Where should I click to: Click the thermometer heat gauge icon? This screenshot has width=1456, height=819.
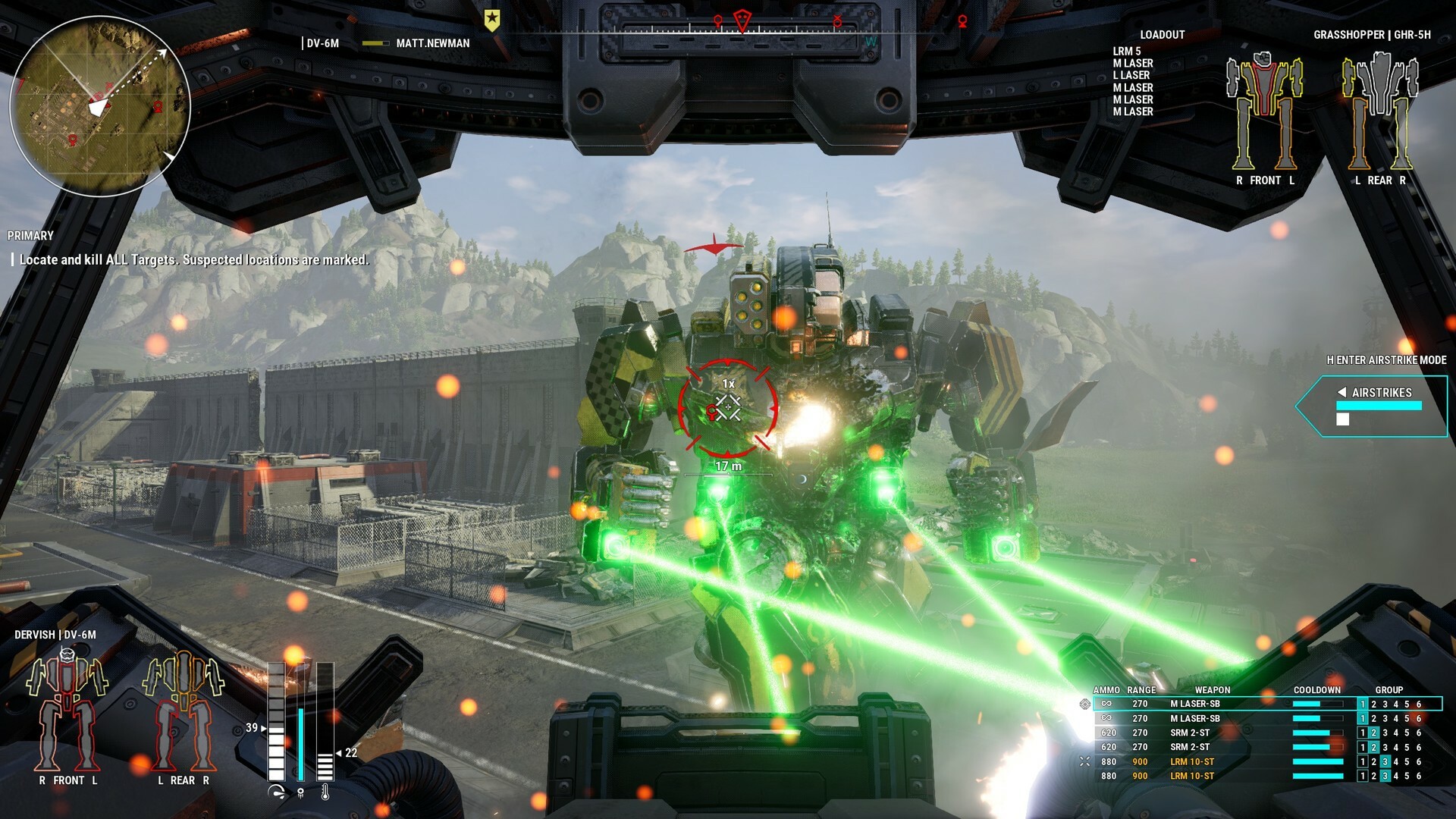[x=325, y=793]
